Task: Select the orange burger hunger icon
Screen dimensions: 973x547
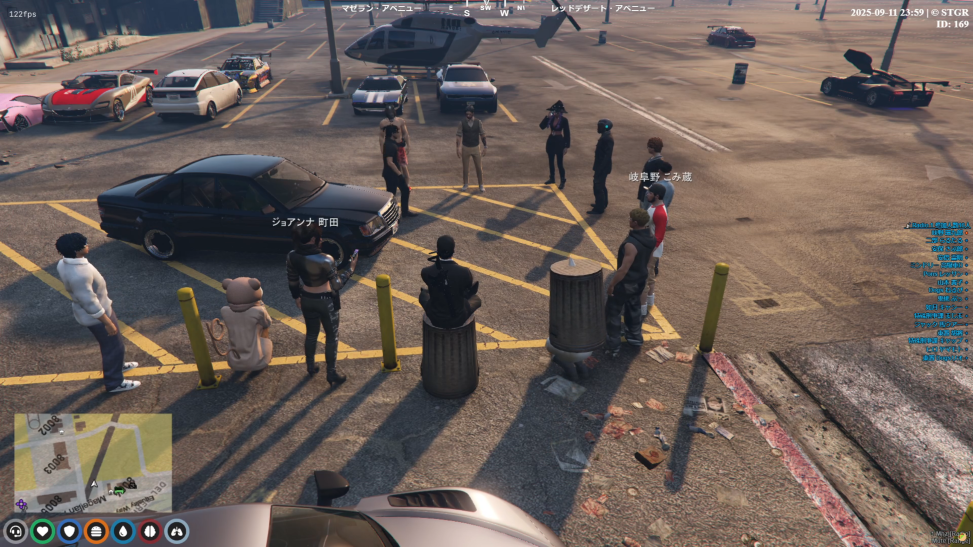Action: pyautogui.click(x=96, y=531)
